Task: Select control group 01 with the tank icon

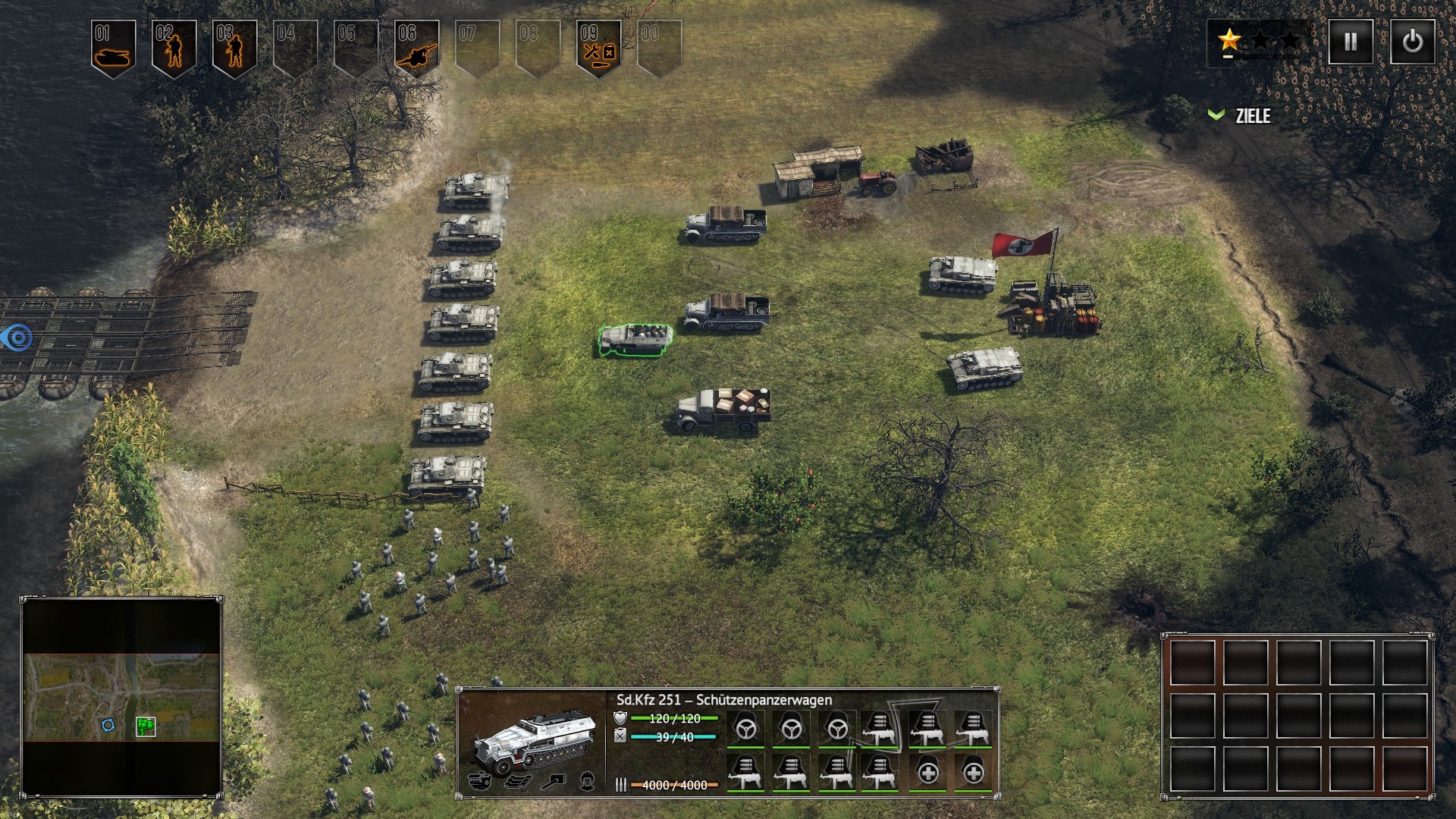Action: (113, 48)
